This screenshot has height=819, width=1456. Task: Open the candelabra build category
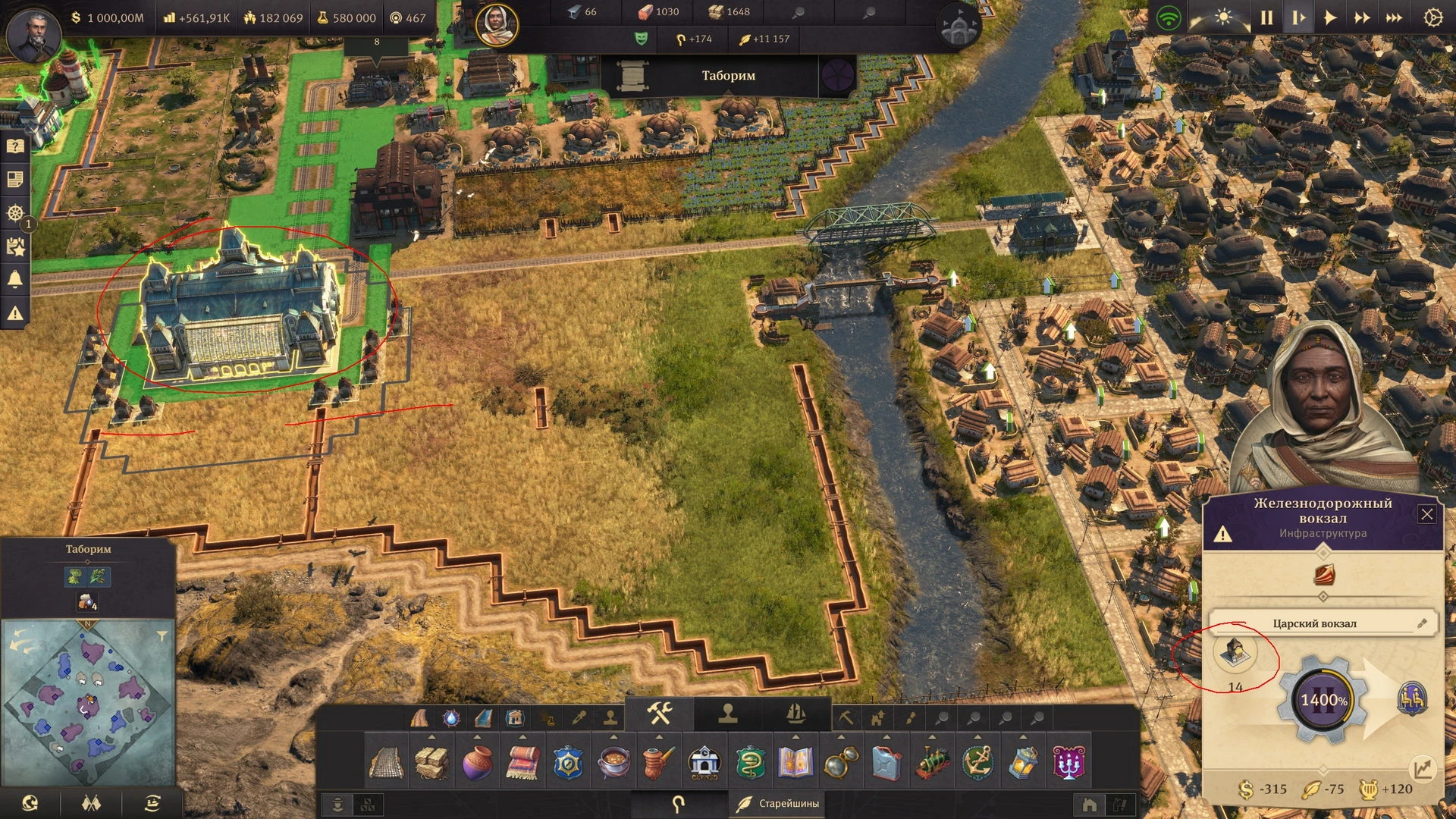coord(1069,762)
